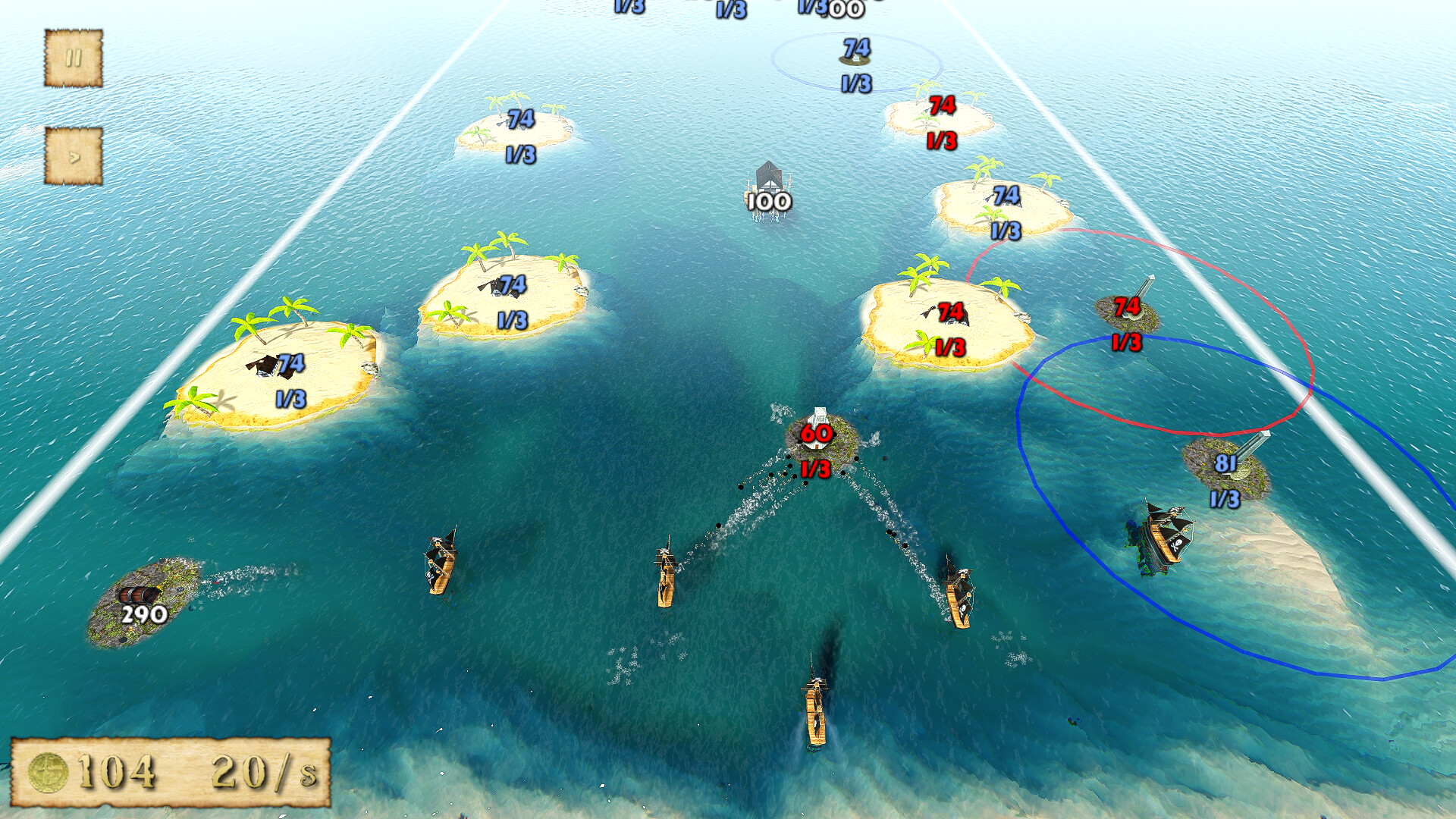Toggle selection of the island labeled 81
1456x819 pixels.
coord(1227,466)
